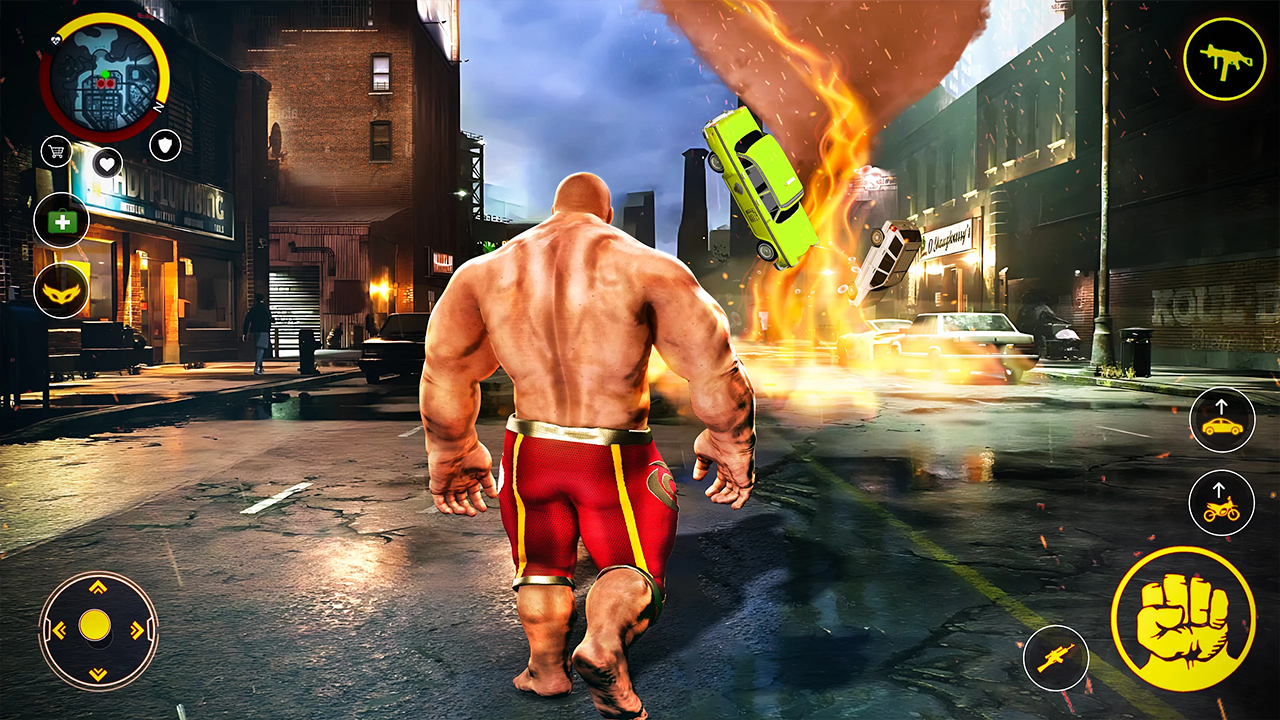This screenshot has height=720, width=1280.
Task: Open the shop via the cart icon
Action: click(57, 153)
